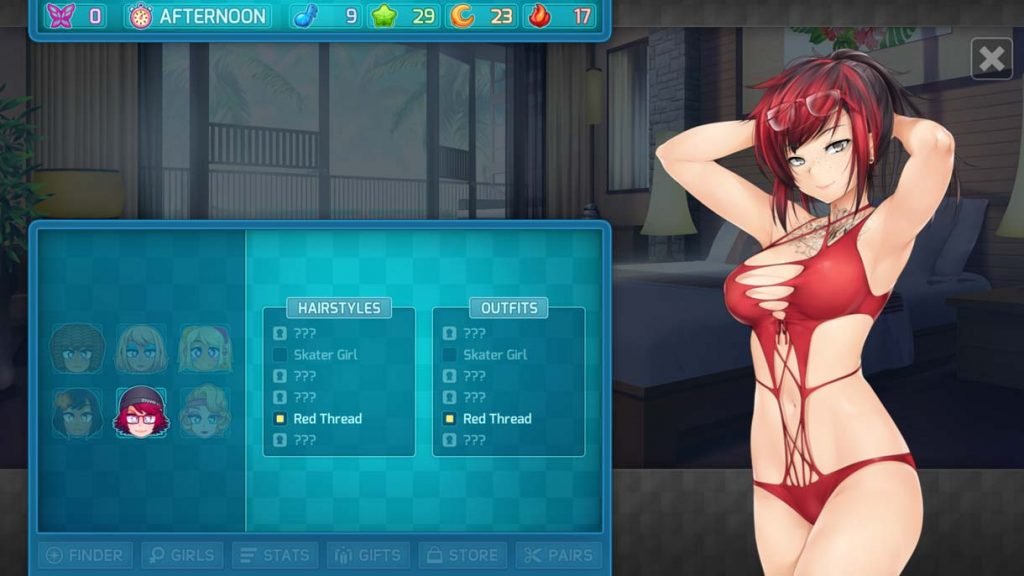This screenshot has height=576, width=1024.
Task: Click the red-haired girl with glasses portrait
Action: [x=141, y=412]
